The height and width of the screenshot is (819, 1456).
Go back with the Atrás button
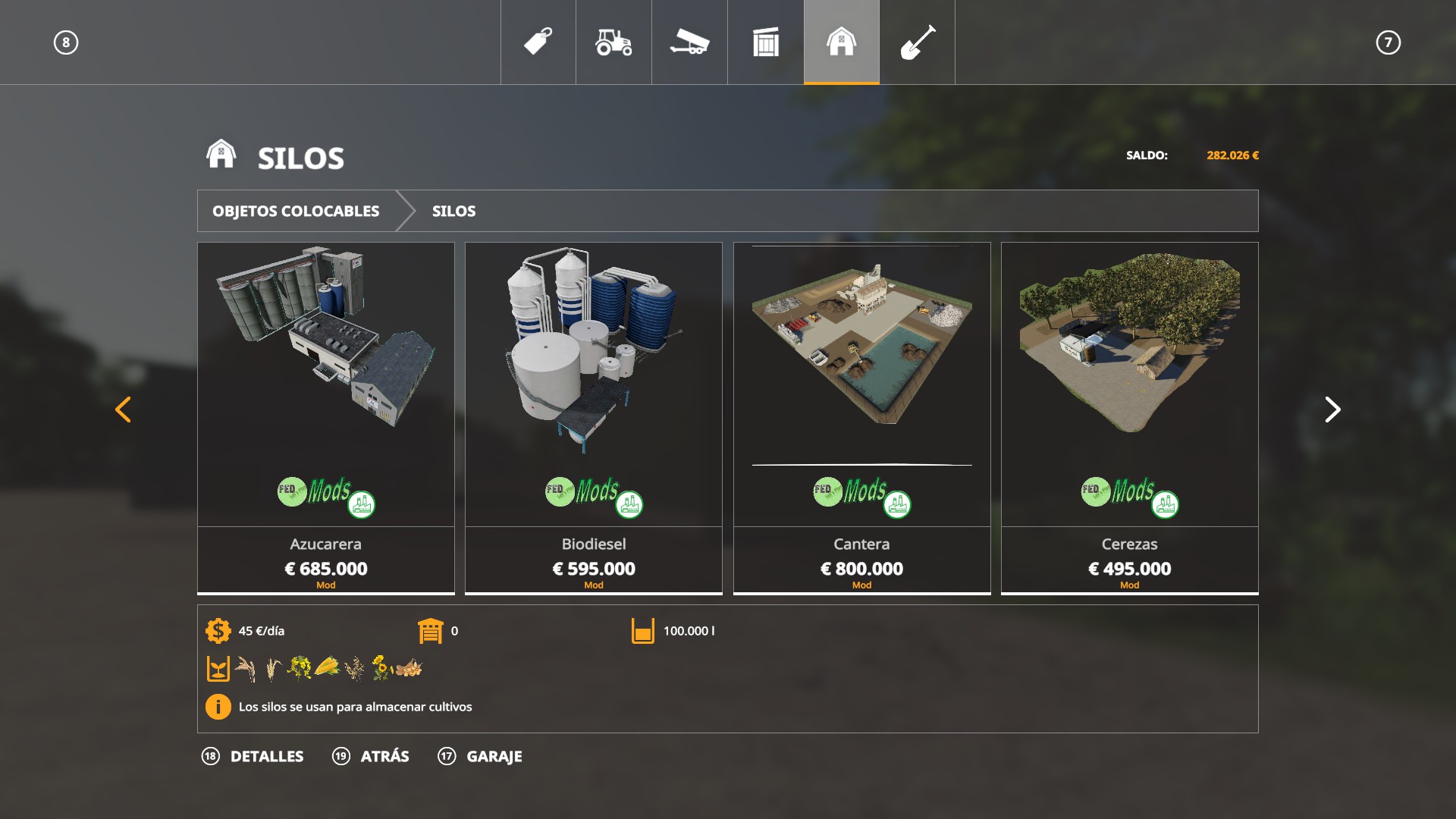click(x=372, y=756)
